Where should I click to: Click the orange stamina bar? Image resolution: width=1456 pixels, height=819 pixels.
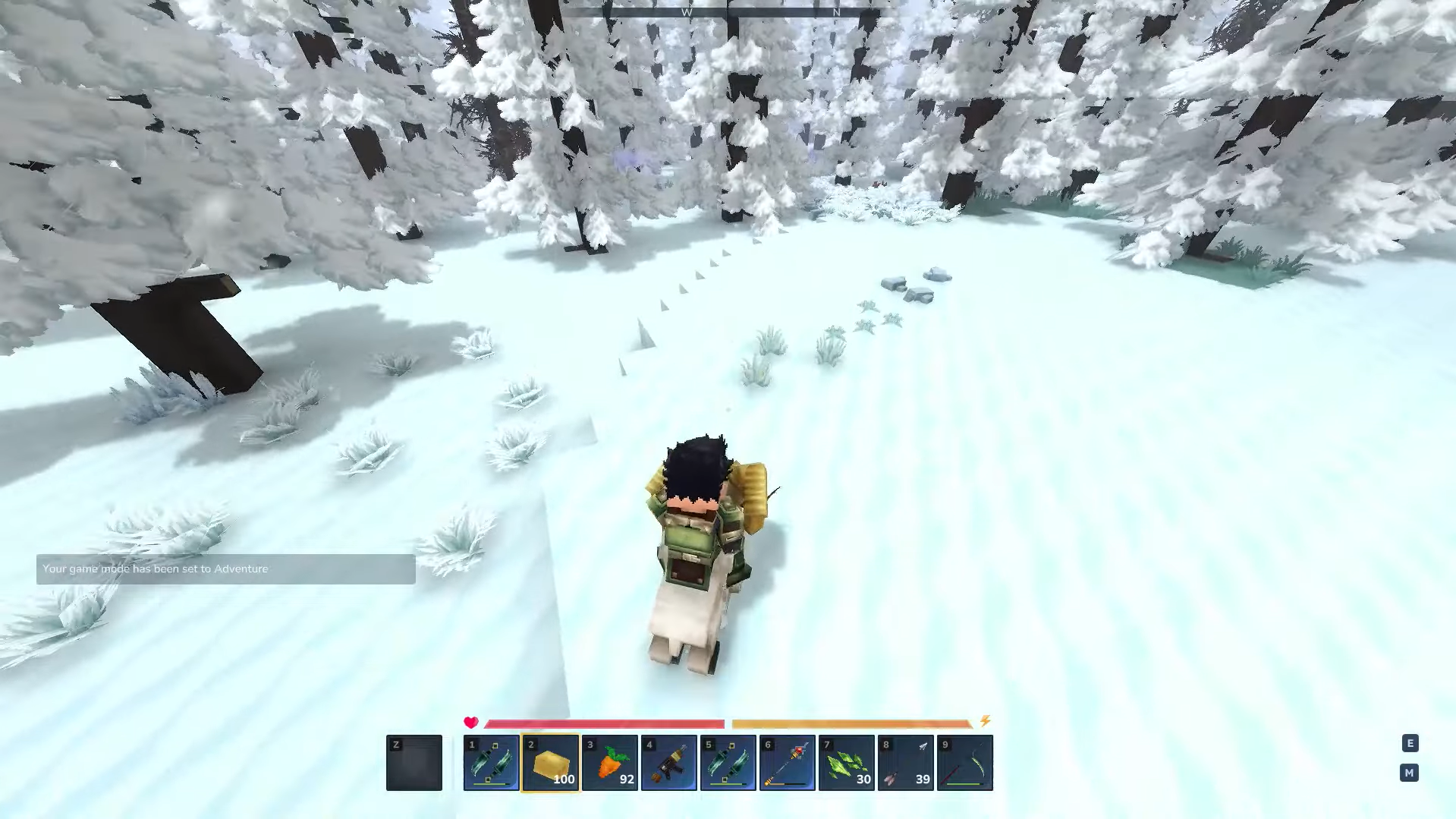(850, 722)
